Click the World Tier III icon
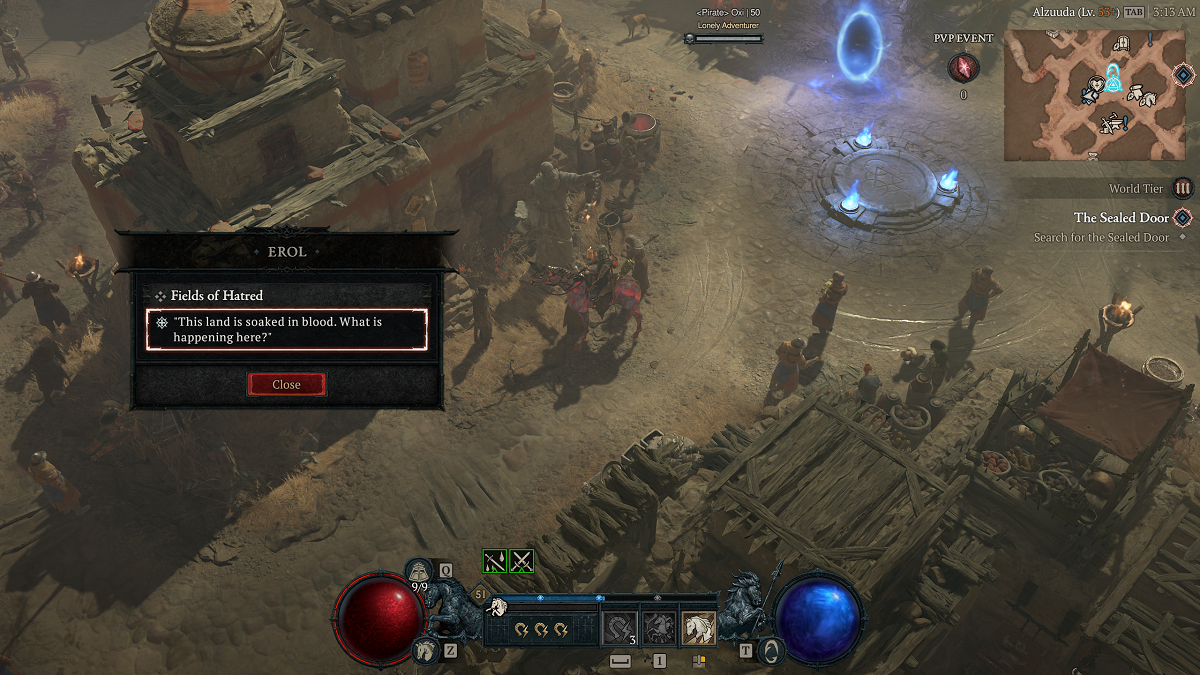This screenshot has width=1200, height=675. click(x=1183, y=188)
